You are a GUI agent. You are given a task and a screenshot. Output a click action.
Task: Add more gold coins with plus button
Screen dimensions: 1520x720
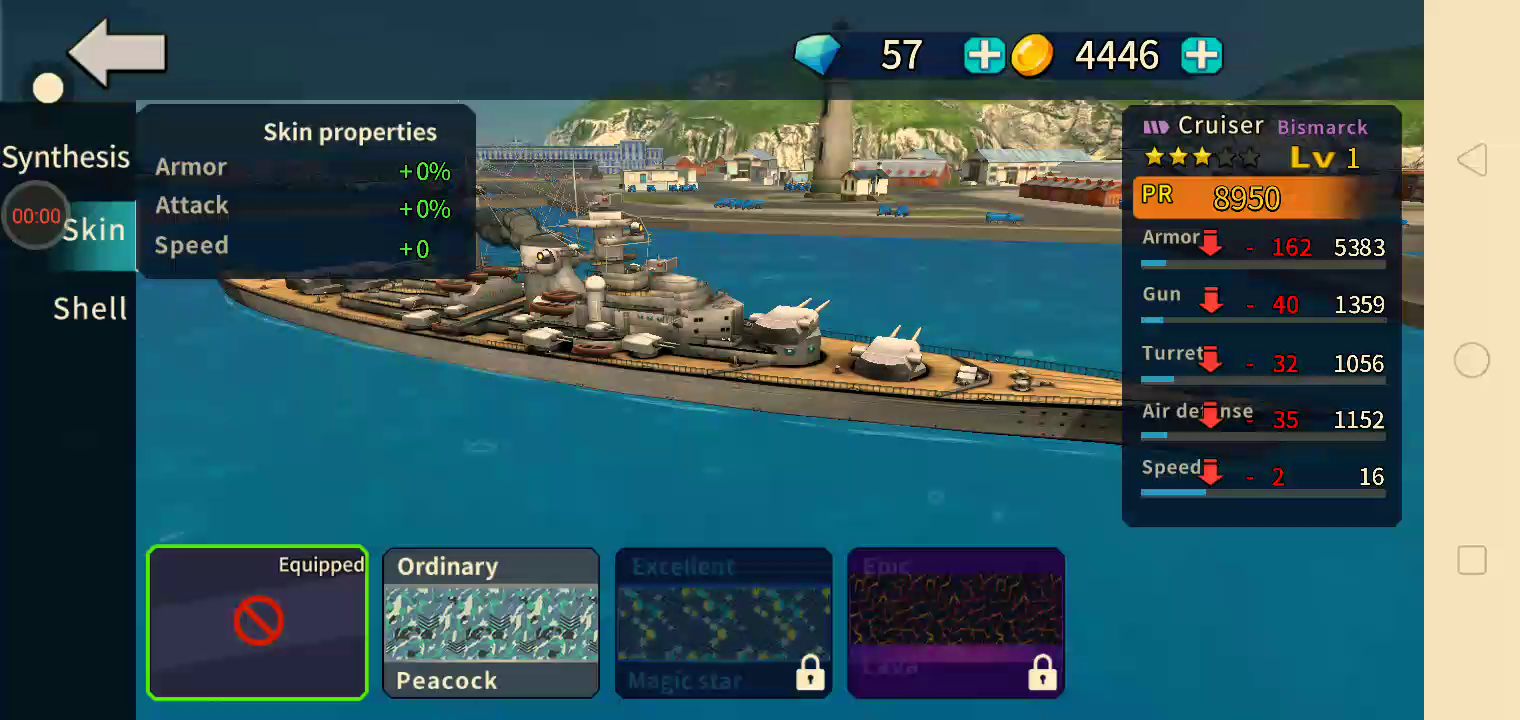tap(1201, 56)
